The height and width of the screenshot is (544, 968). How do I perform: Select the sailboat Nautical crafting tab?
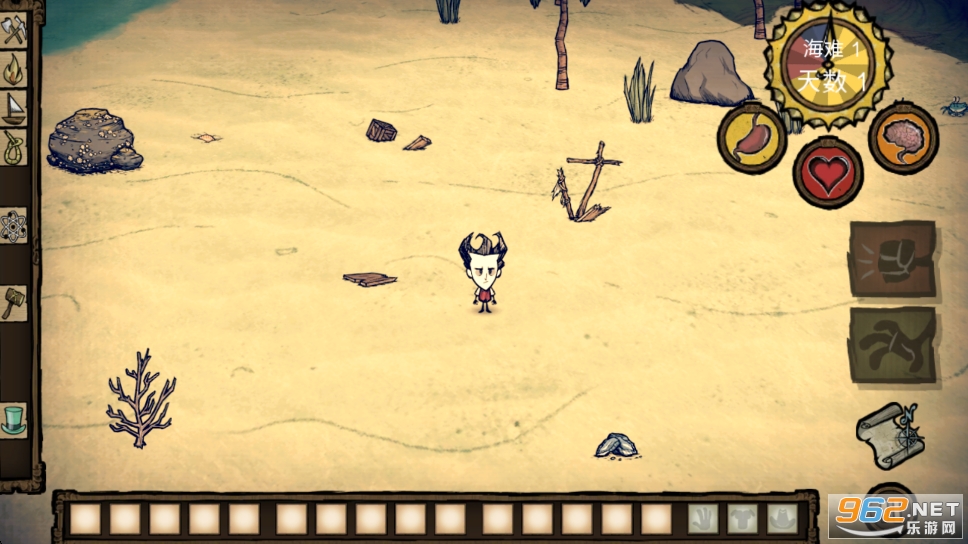tap(14, 107)
